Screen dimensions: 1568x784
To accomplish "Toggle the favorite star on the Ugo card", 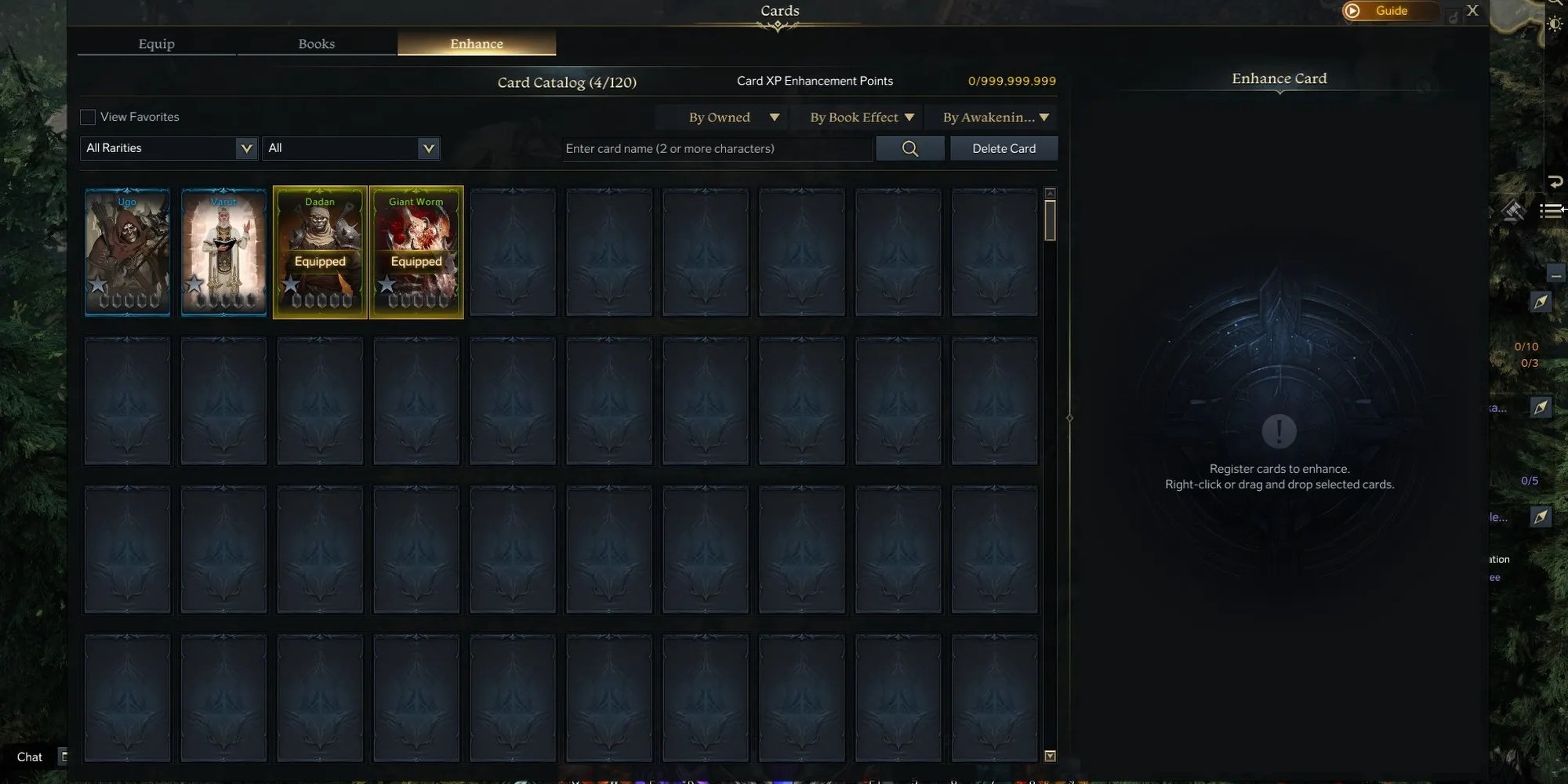I will pyautogui.click(x=99, y=285).
